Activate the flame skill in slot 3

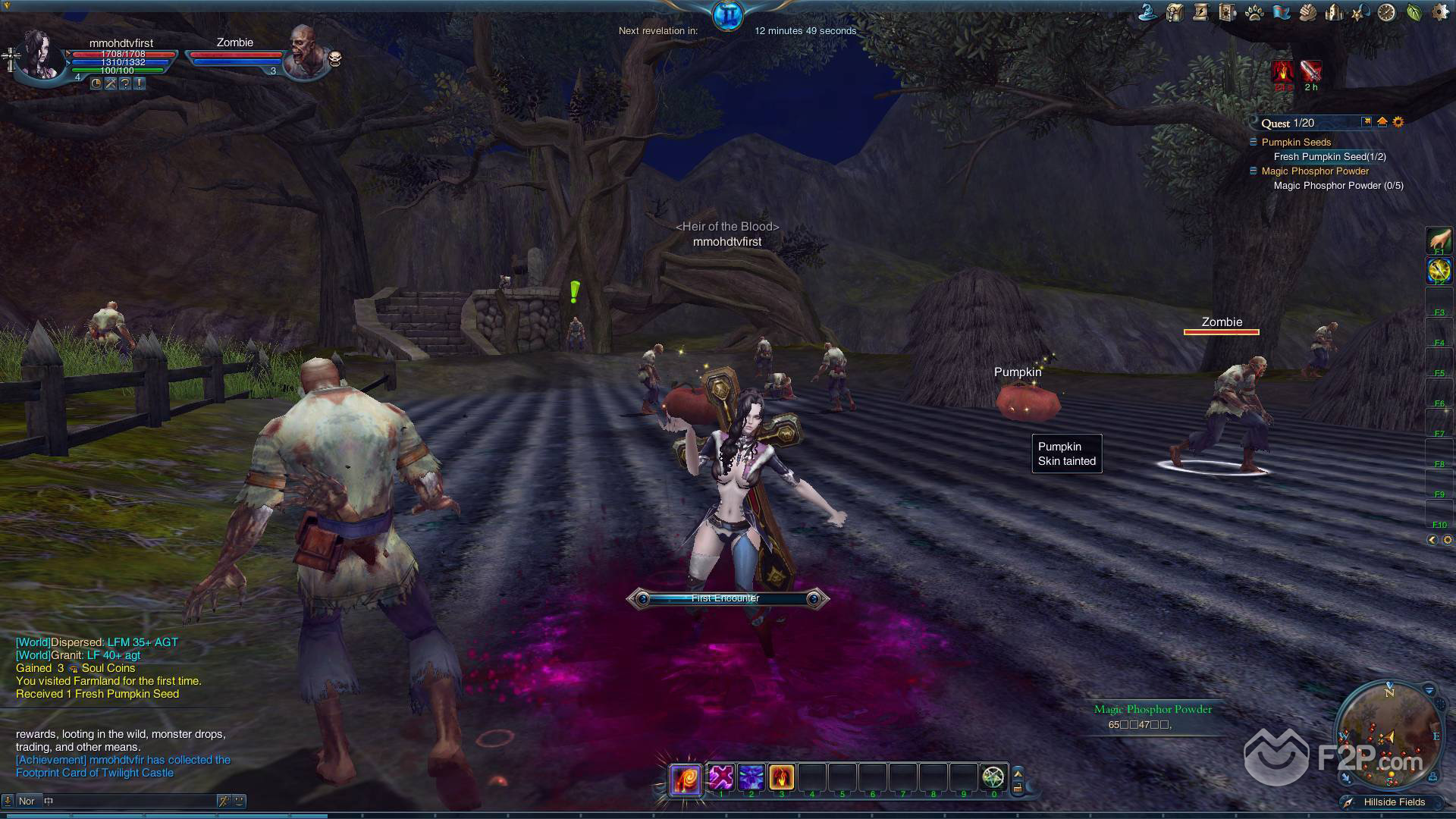coord(781,777)
